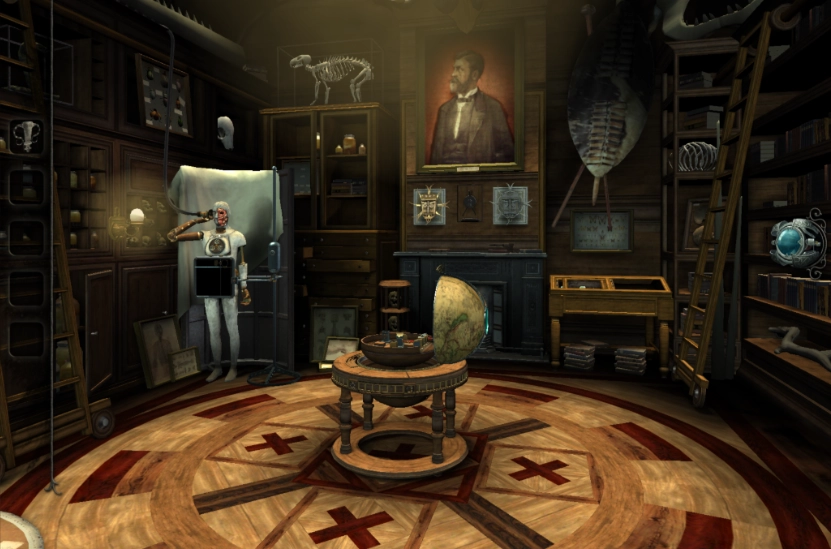Activate the blue eyepiece lens
This screenshot has height=549, width=831.
[x=795, y=241]
